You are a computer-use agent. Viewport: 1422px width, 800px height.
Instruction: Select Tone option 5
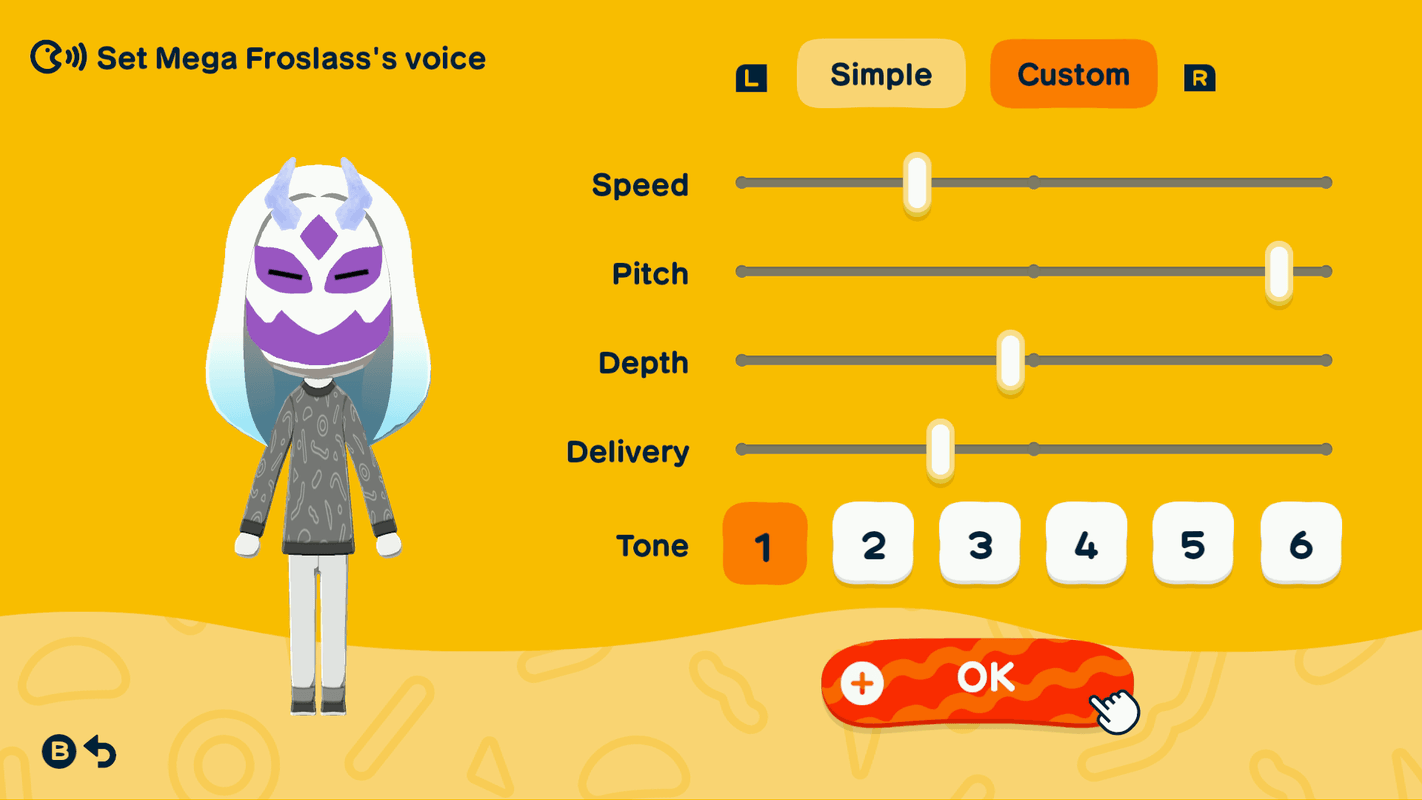tap(1192, 544)
